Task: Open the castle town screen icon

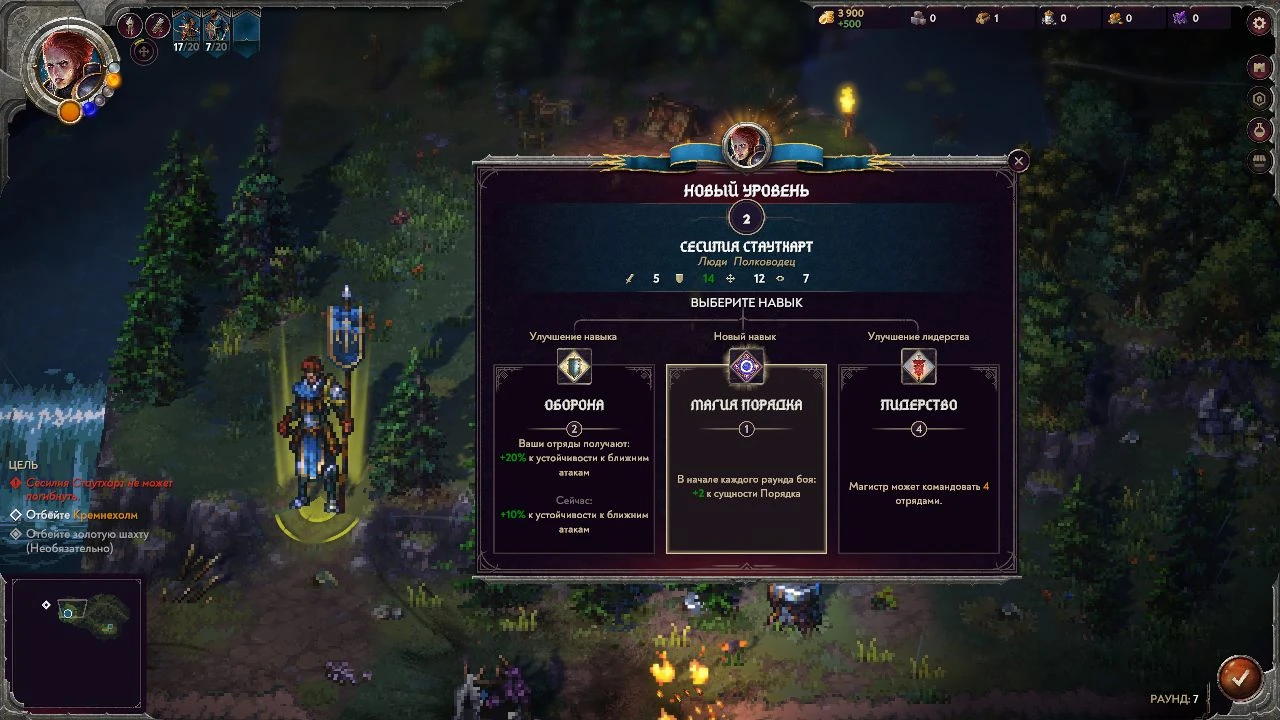Action: (x=1260, y=68)
